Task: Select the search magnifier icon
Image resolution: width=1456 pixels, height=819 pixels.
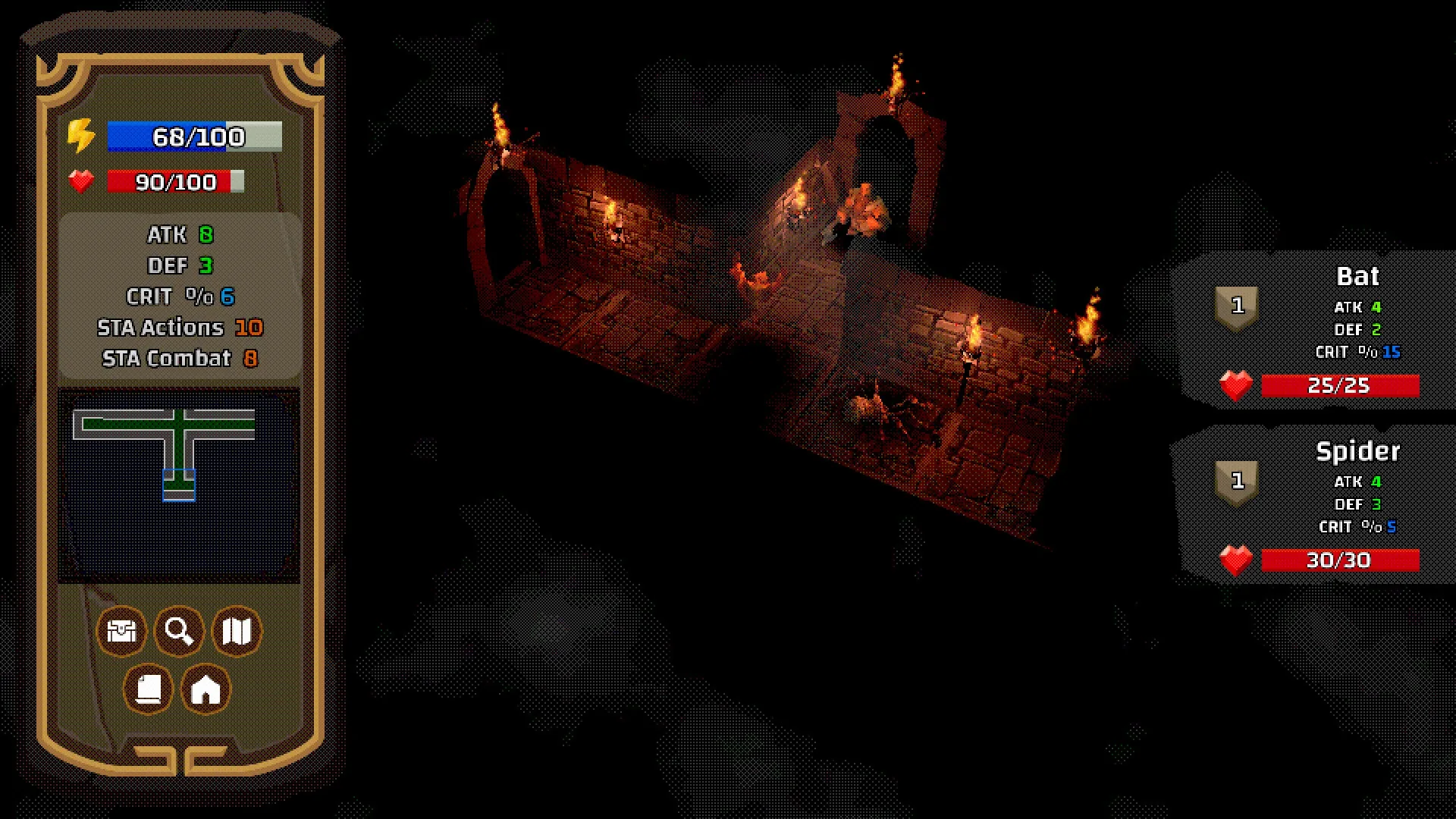Action: (x=178, y=631)
